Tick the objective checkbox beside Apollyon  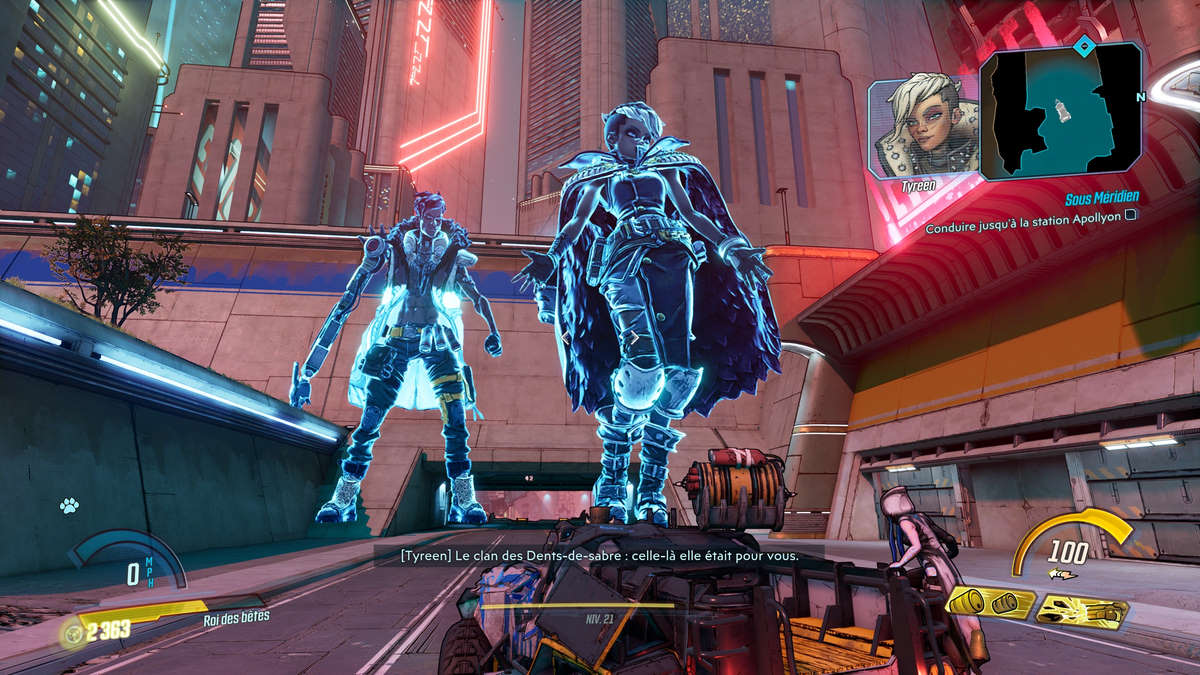tap(1130, 214)
